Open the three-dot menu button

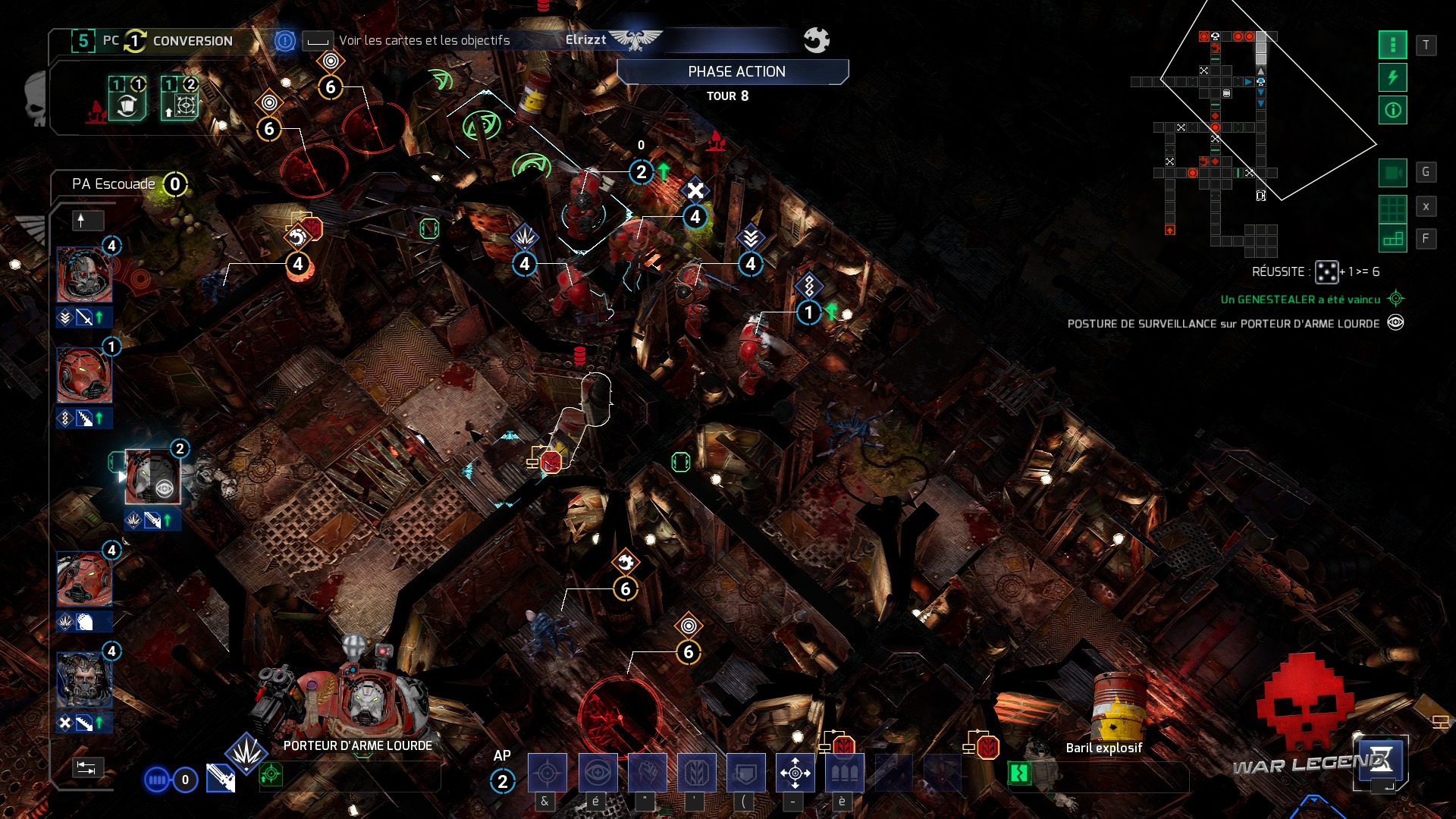1392,45
